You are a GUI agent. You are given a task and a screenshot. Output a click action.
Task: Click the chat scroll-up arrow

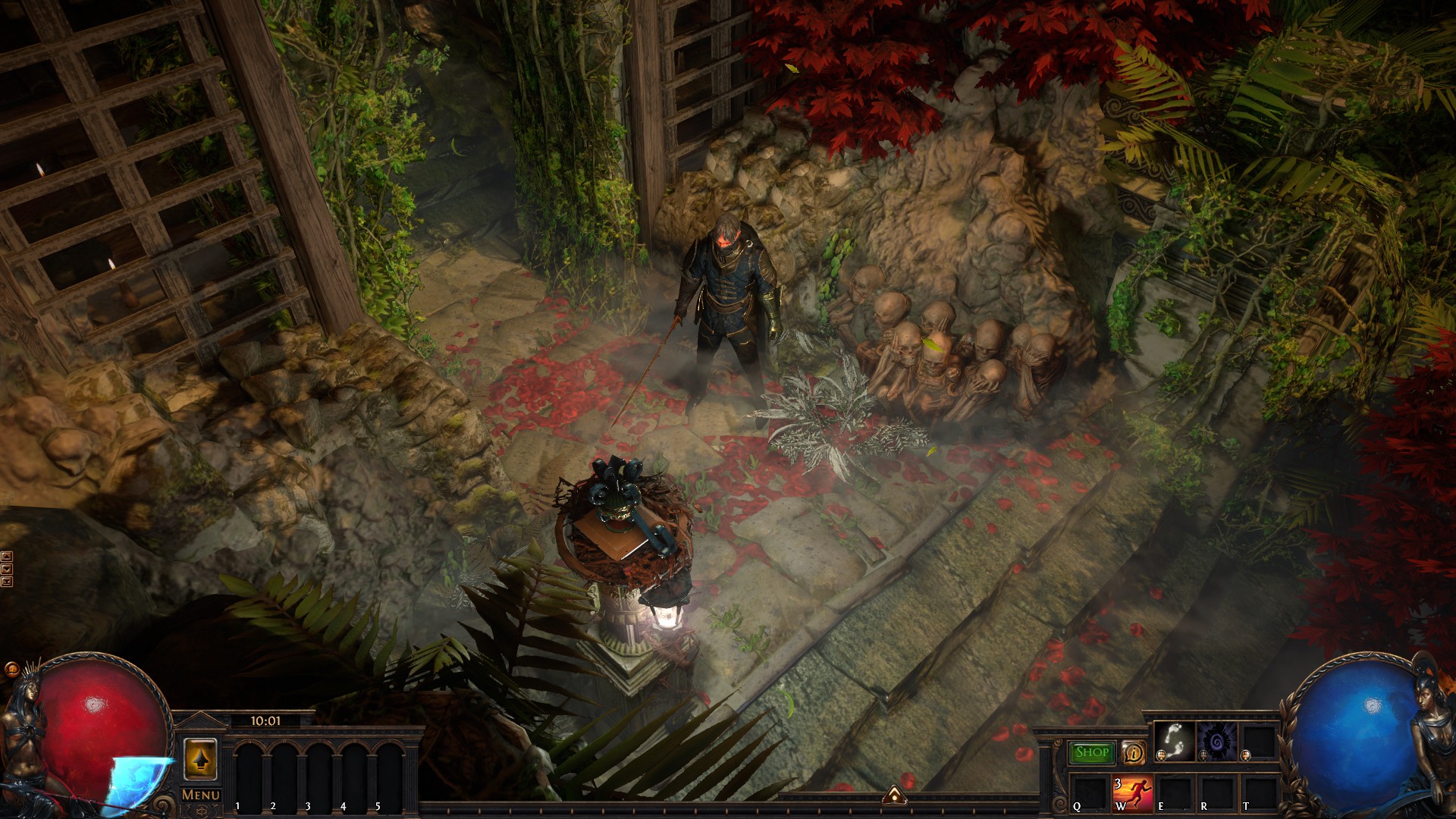click(x=7, y=557)
